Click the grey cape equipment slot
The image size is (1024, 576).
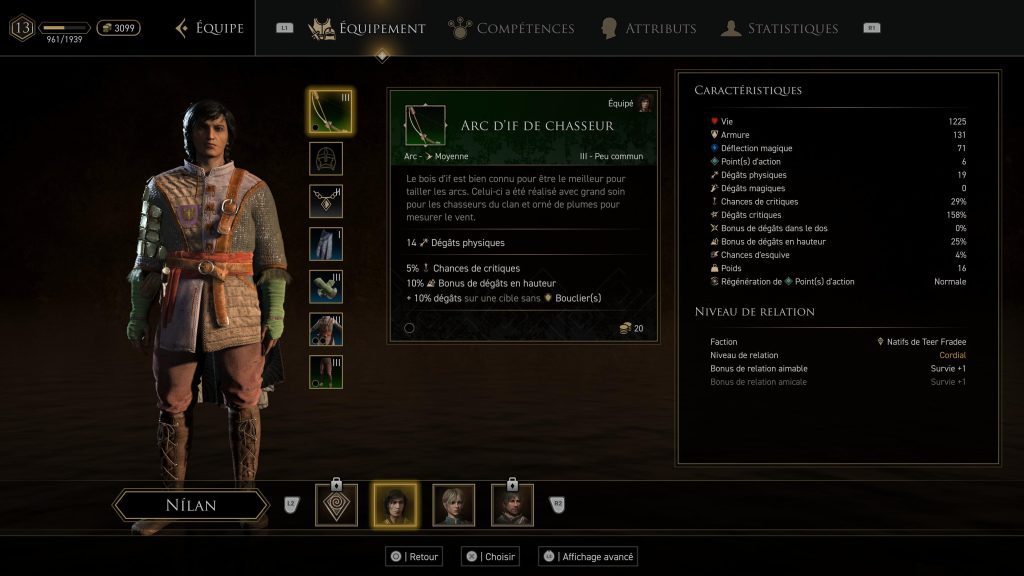click(x=326, y=244)
